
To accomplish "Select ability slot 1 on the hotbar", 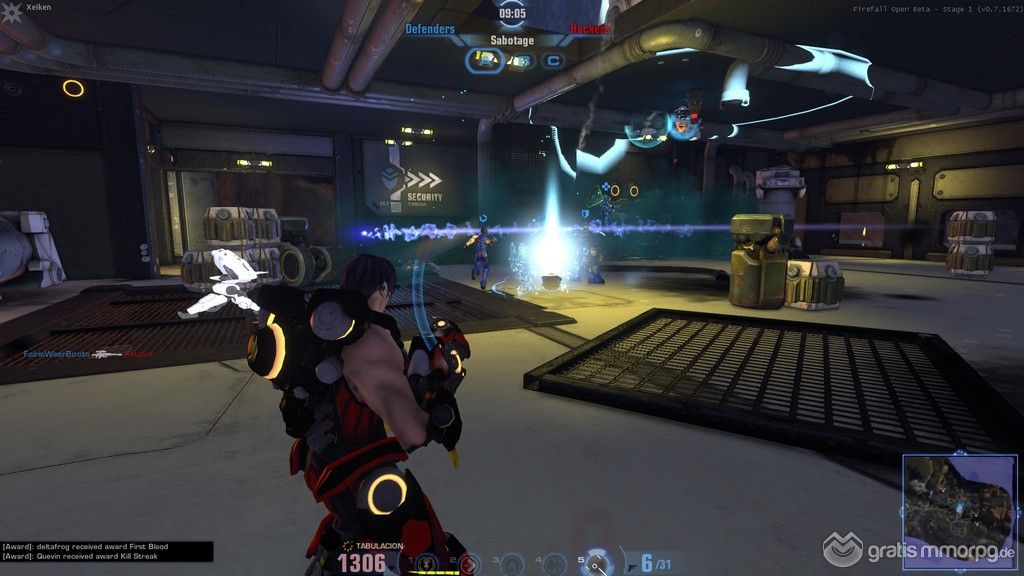I will pos(427,564).
